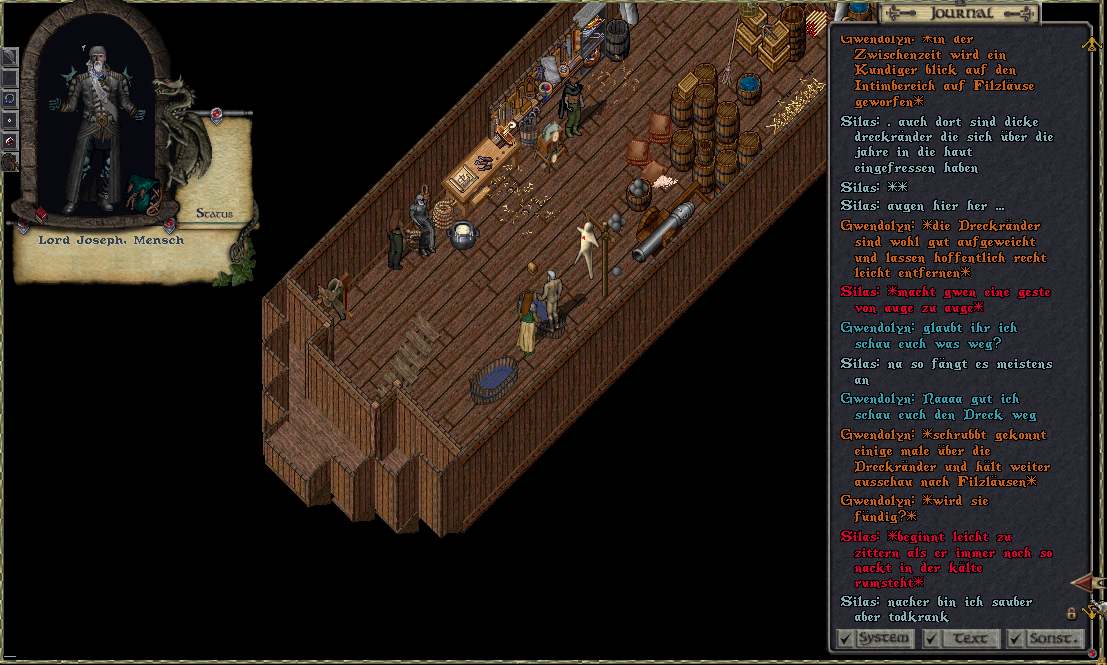
Task: Toggle the Text journal filter checkbox
Action: 931,638
